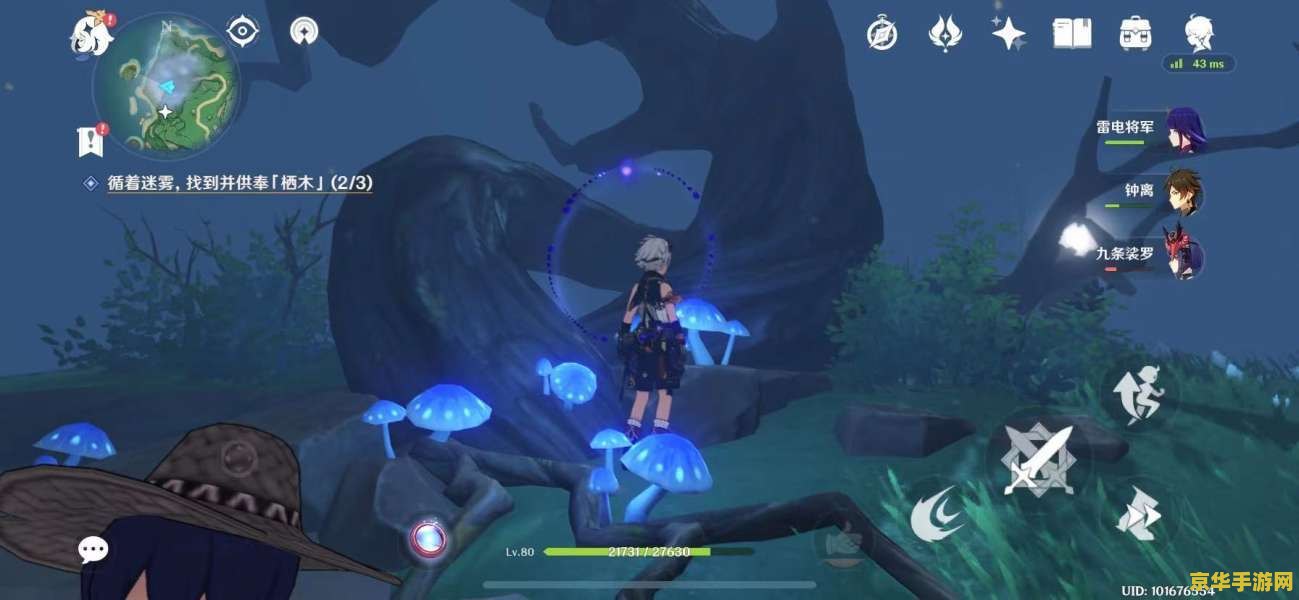Screen dimensions: 1299x600
Task: Open the winged battle pass icon
Action: pos(944,34)
